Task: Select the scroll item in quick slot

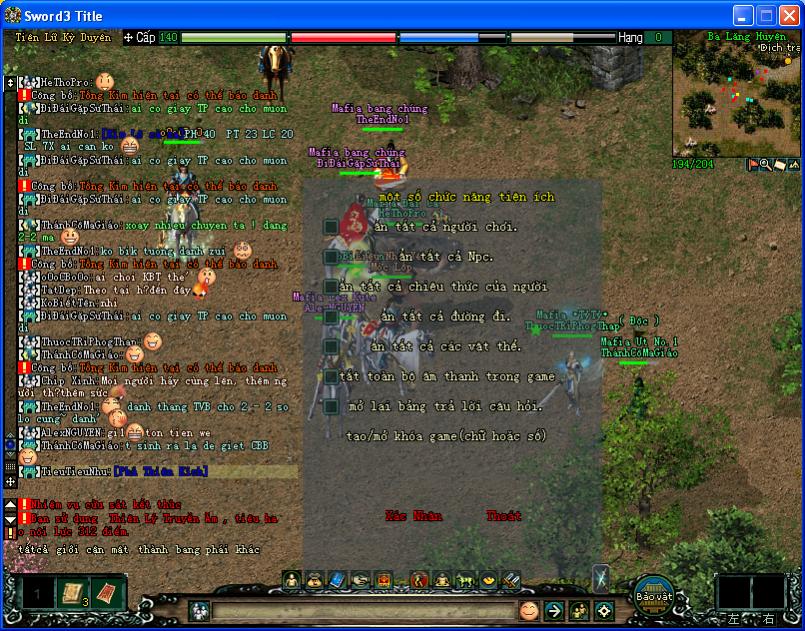Action: click(x=73, y=593)
